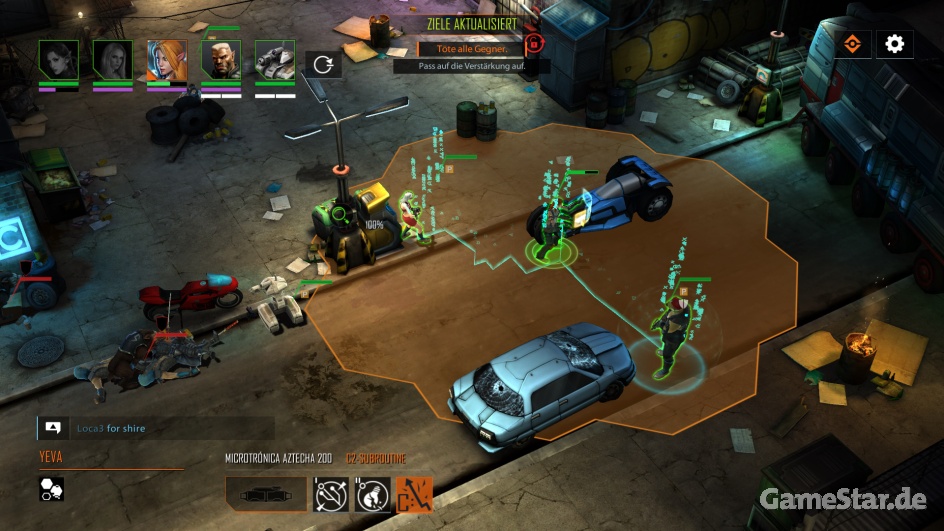Select the Microtrónica Aztecha 200 drone slot
944x531 pixels.
click(x=265, y=493)
